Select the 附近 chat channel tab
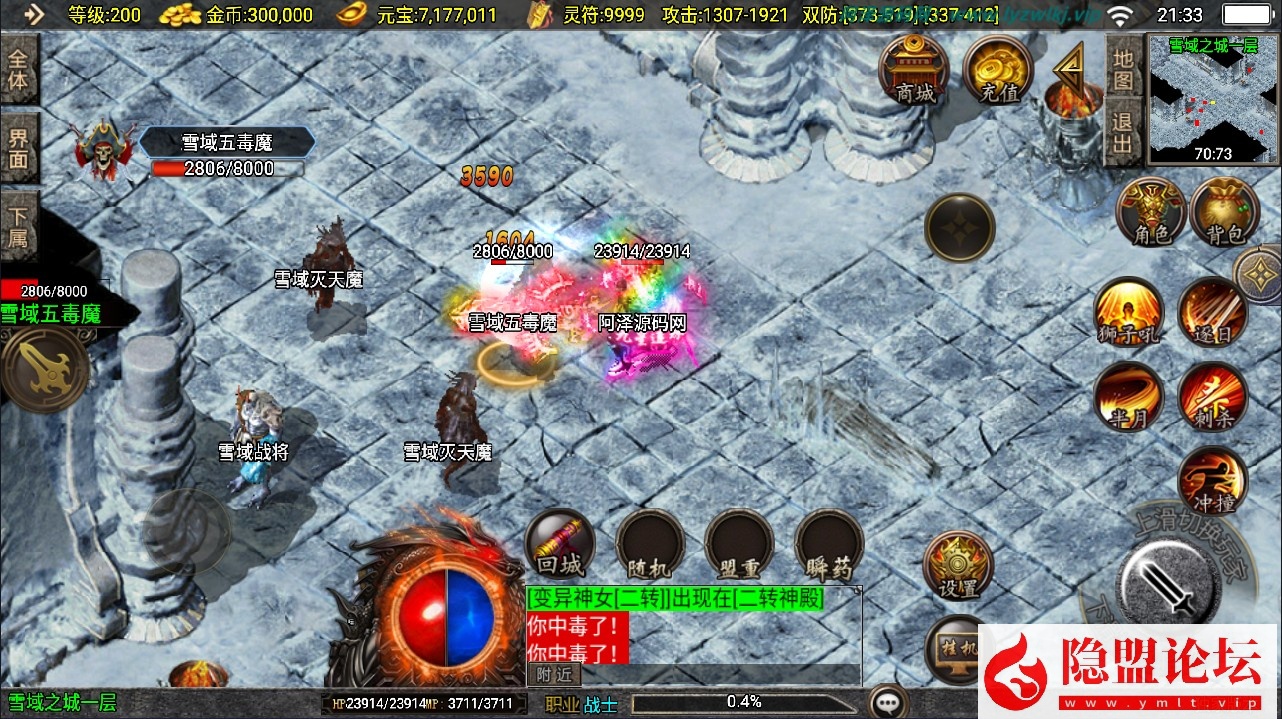The width and height of the screenshot is (1282, 719). pyautogui.click(x=552, y=675)
